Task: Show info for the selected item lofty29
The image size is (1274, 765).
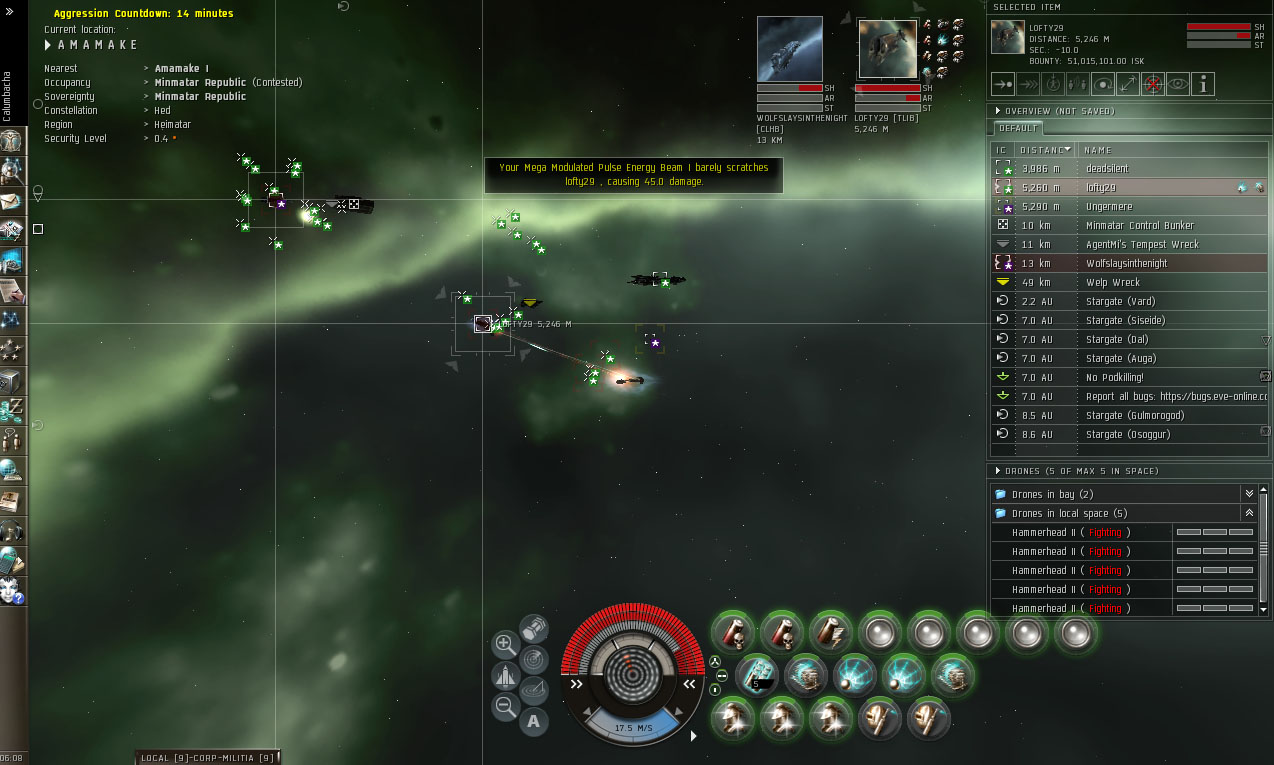Action: point(1203,84)
